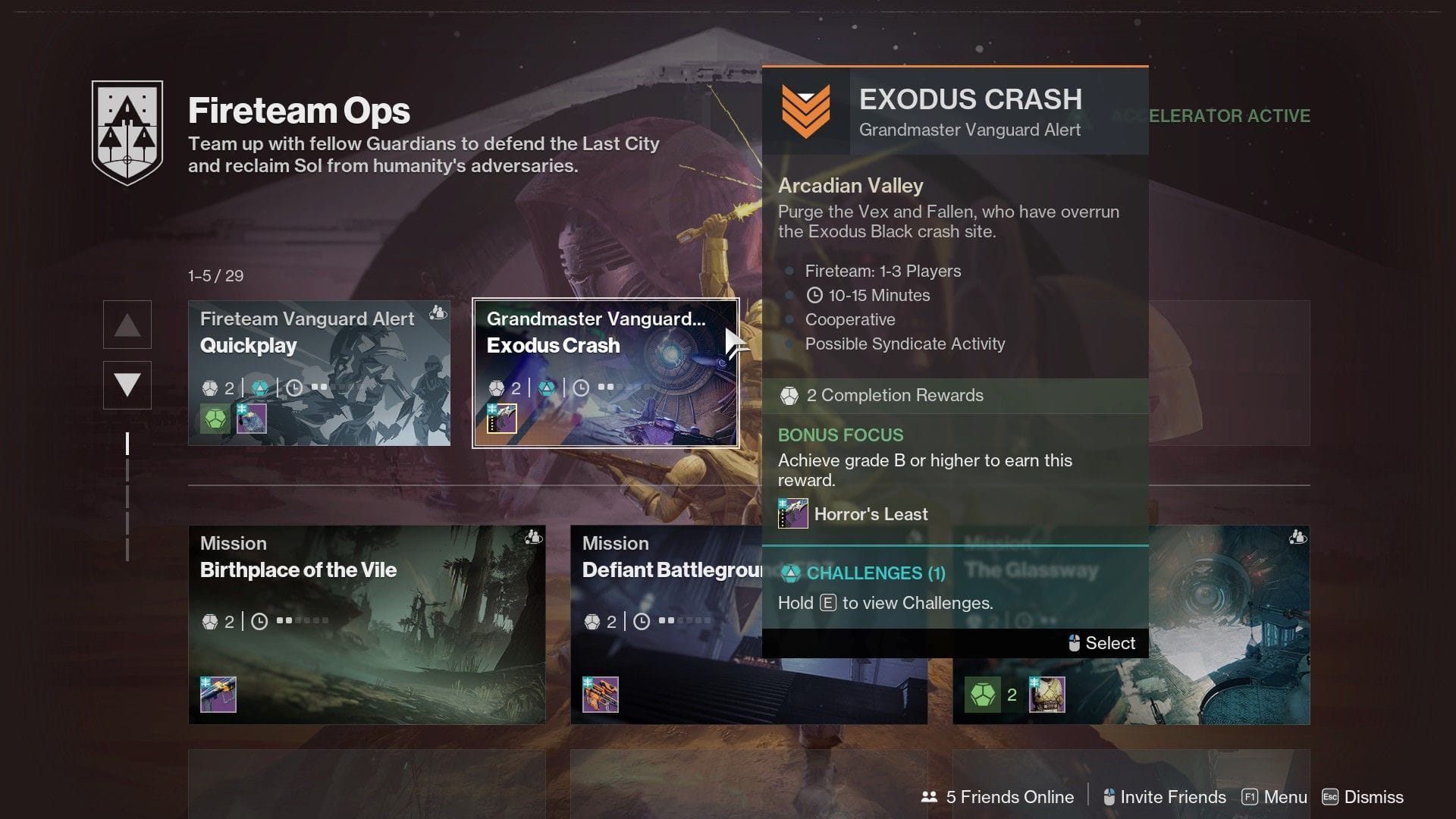Click the orange Grandmaster Vanguard rank icon
This screenshot has width=1456, height=819.
[805, 109]
